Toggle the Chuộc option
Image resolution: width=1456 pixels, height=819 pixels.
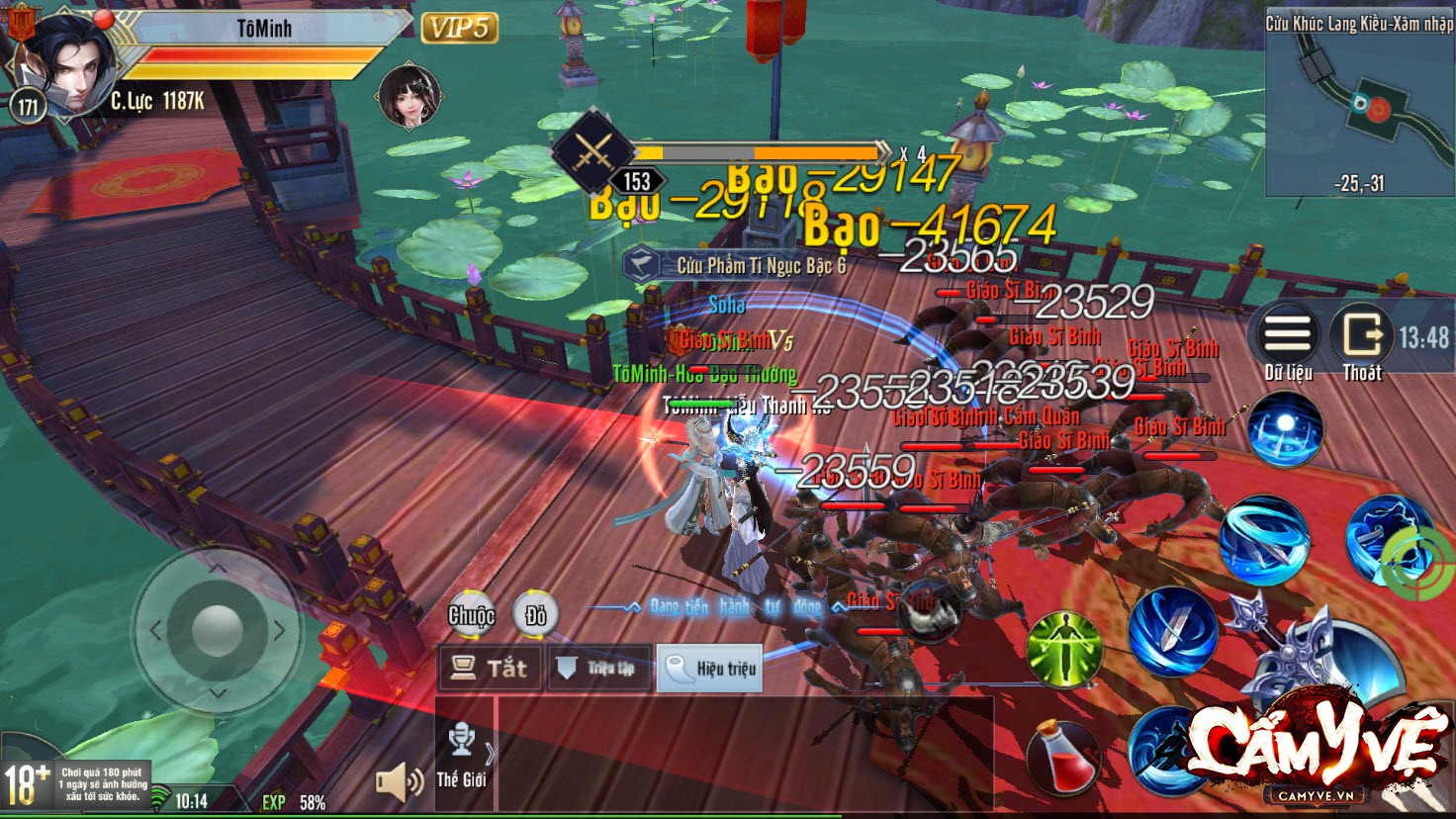472,615
